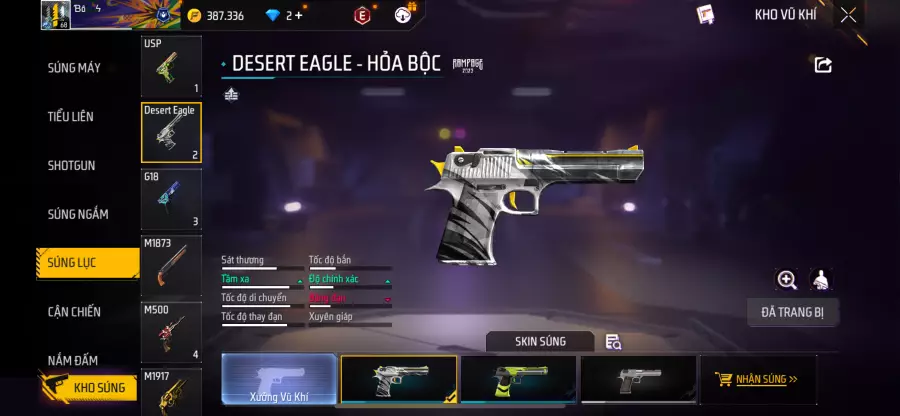Select the Súng Máy category

click(x=74, y=68)
